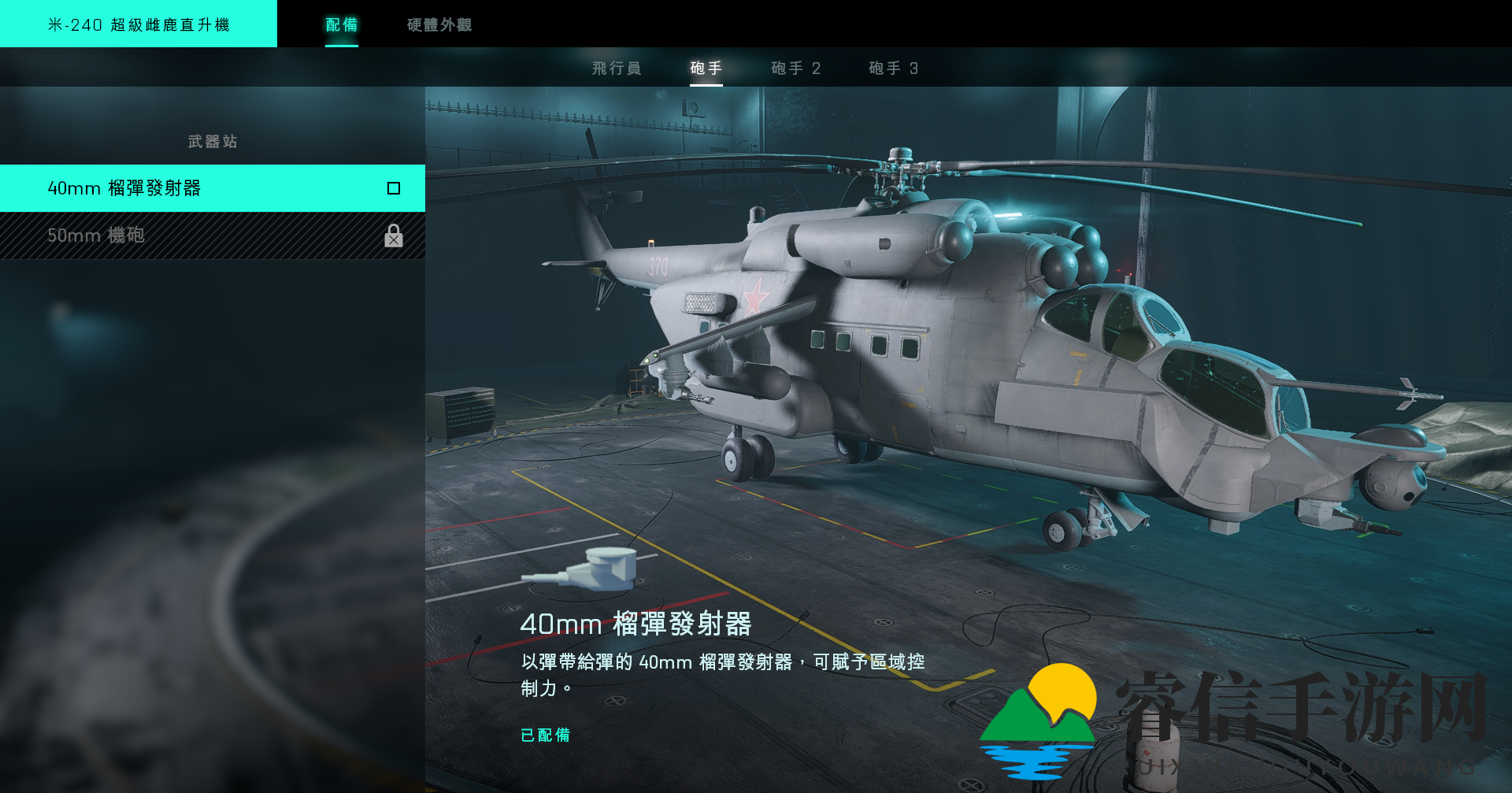Click the 已配備 equipped status text
This screenshot has width=1512, height=793.
tap(546, 736)
